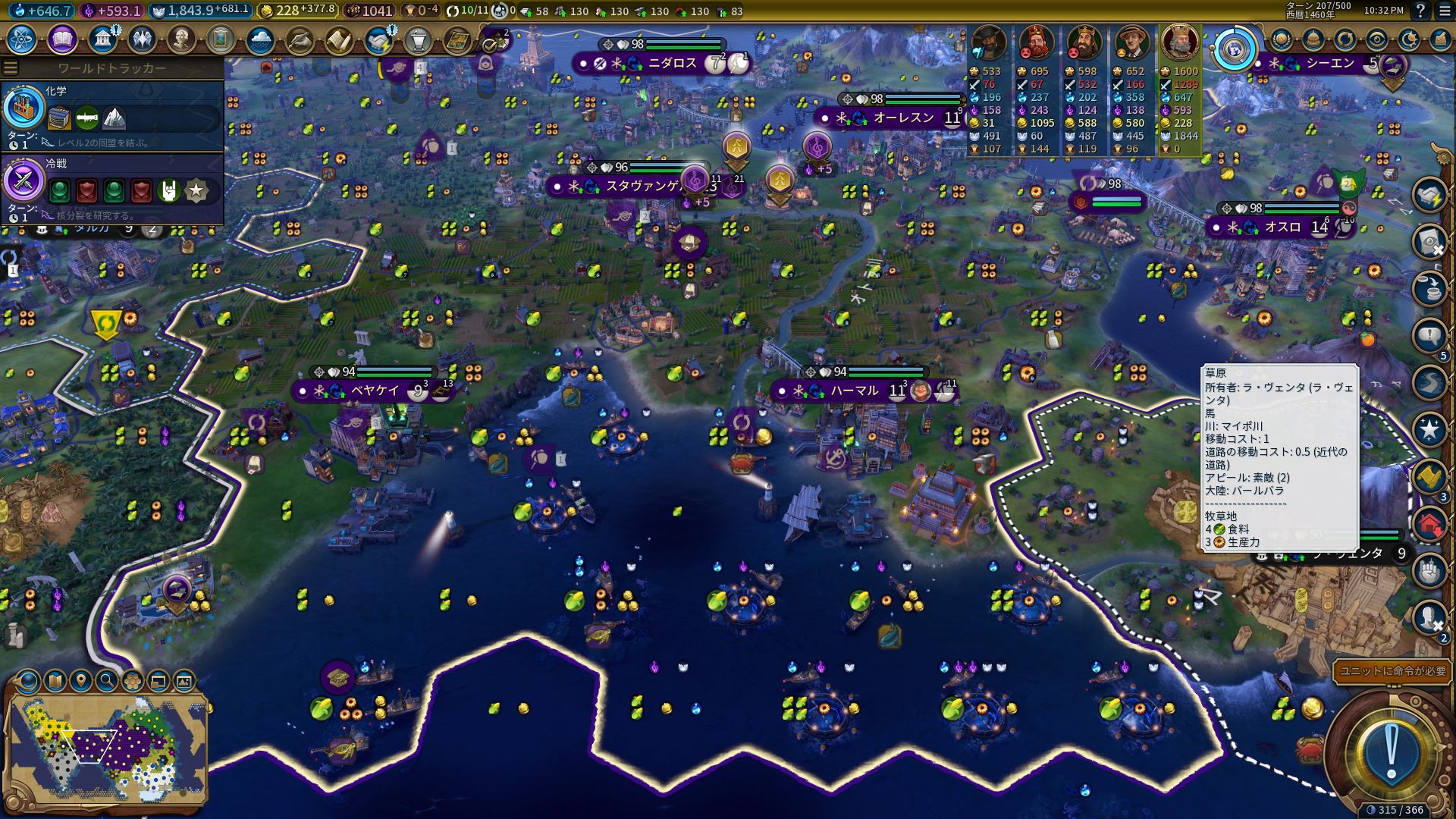Open the world congress podium icon

click(x=417, y=39)
